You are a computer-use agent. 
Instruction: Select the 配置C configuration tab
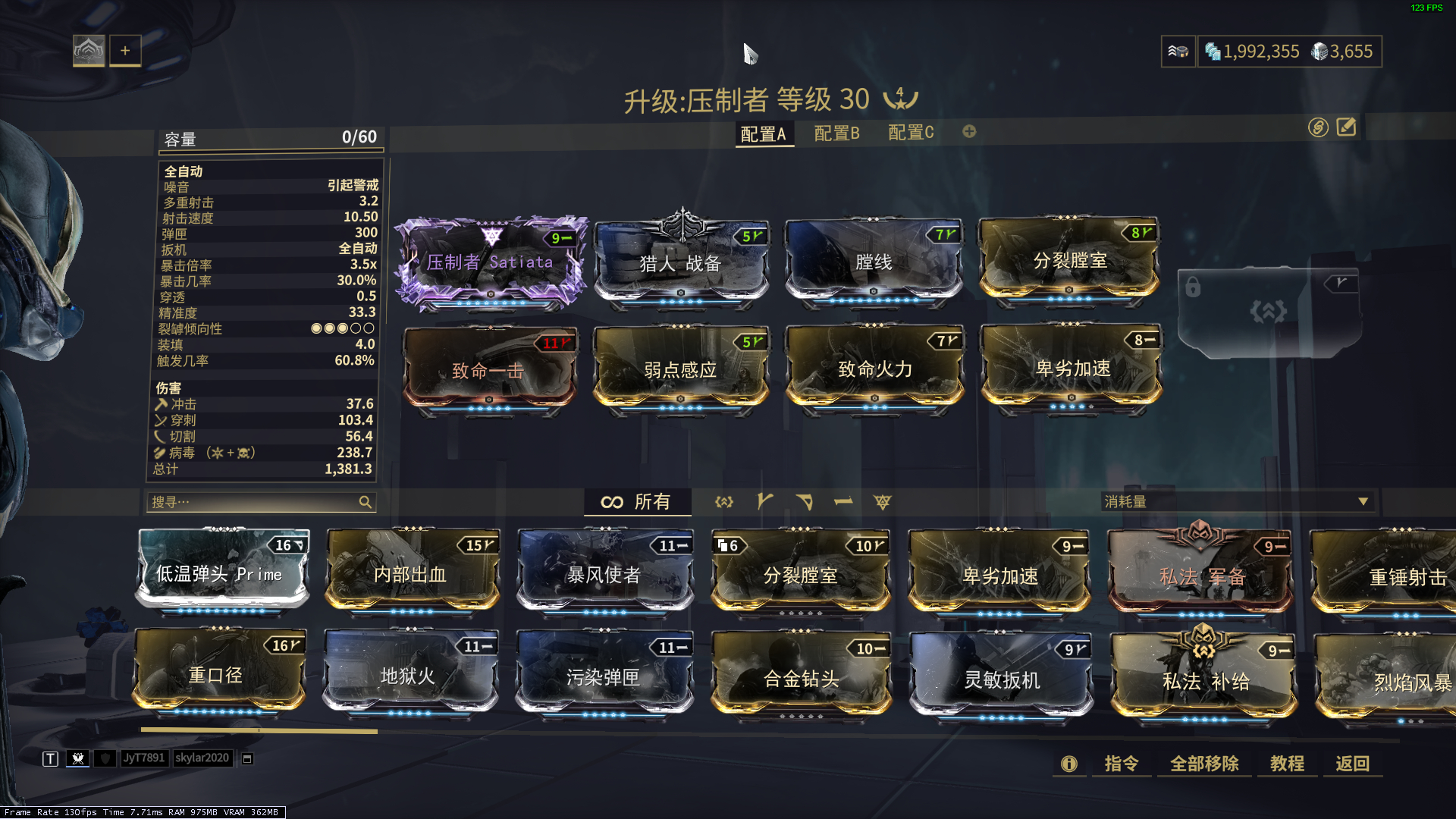[911, 133]
